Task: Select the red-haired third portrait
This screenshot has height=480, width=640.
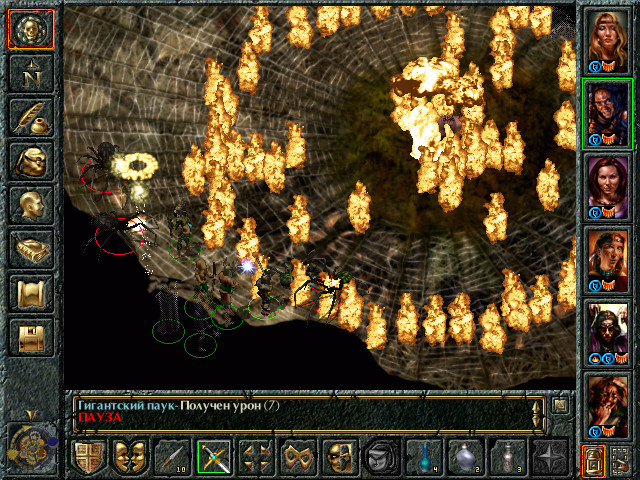Action: (x=607, y=187)
